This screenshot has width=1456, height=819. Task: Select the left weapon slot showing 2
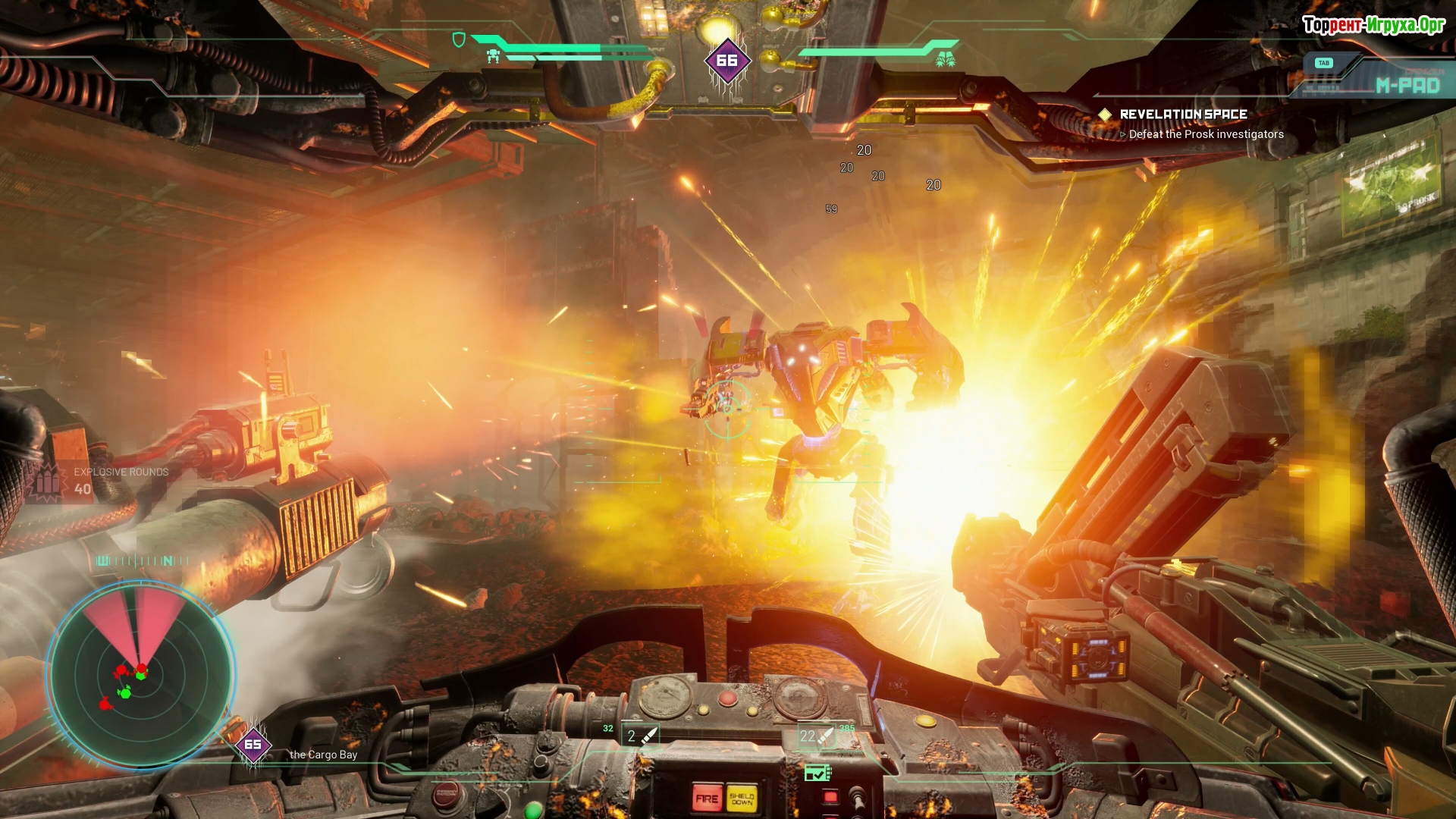tap(639, 736)
